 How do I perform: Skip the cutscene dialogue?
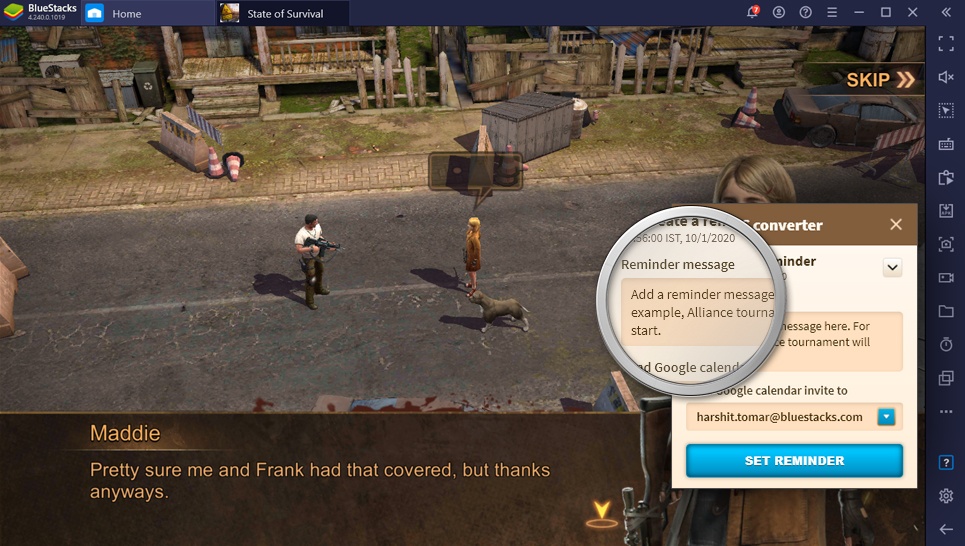point(880,80)
